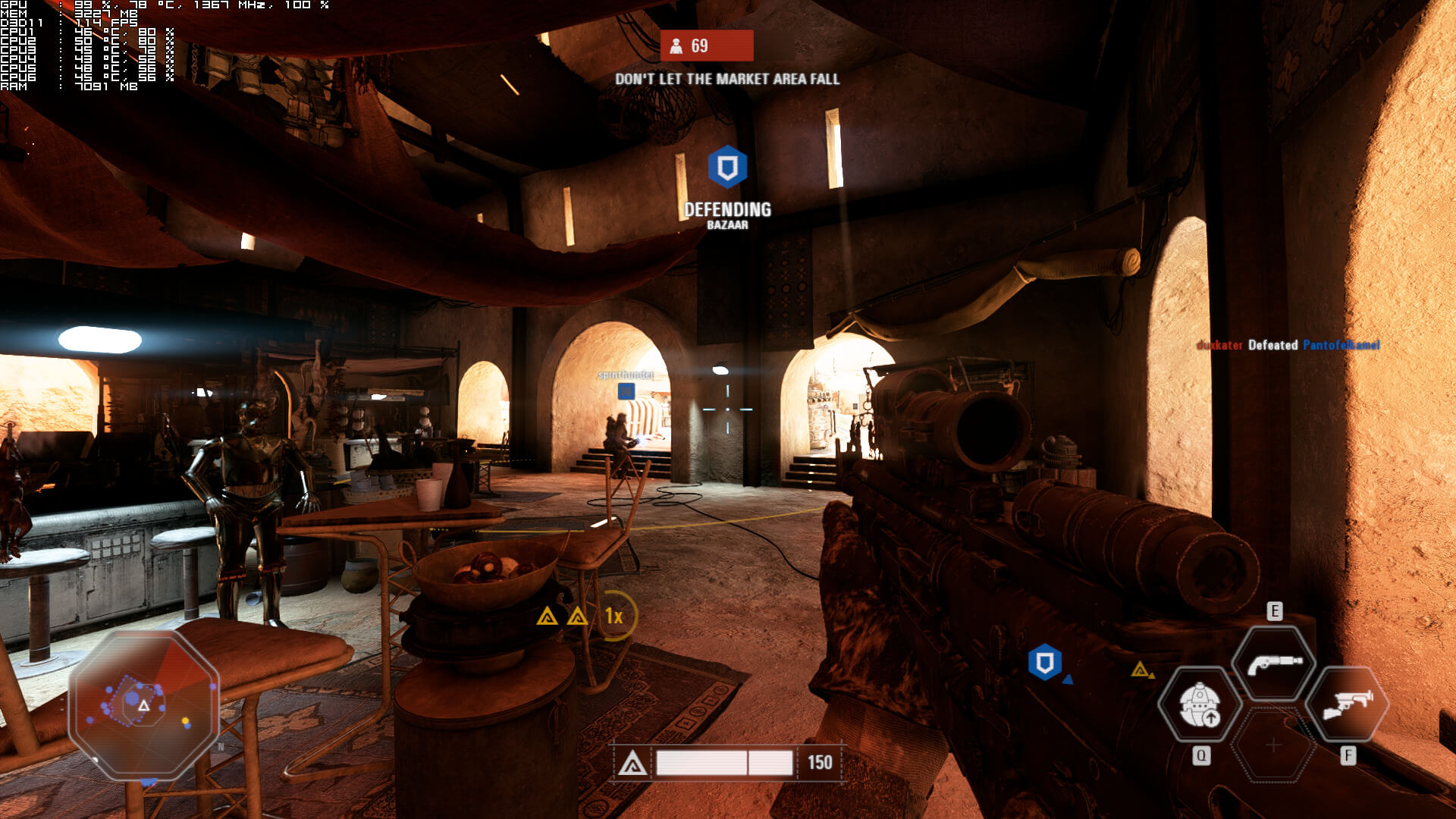This screenshot has height=819, width=1456.
Task: Use the blaster rifle ability on the right
Action: click(x=1348, y=704)
